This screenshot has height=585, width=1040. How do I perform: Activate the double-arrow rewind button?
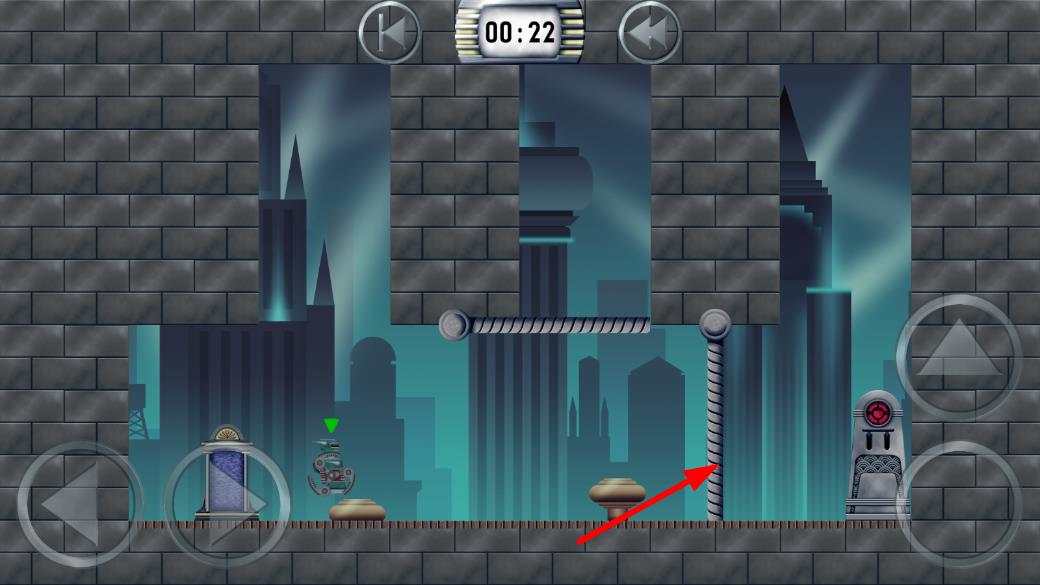(x=650, y=32)
